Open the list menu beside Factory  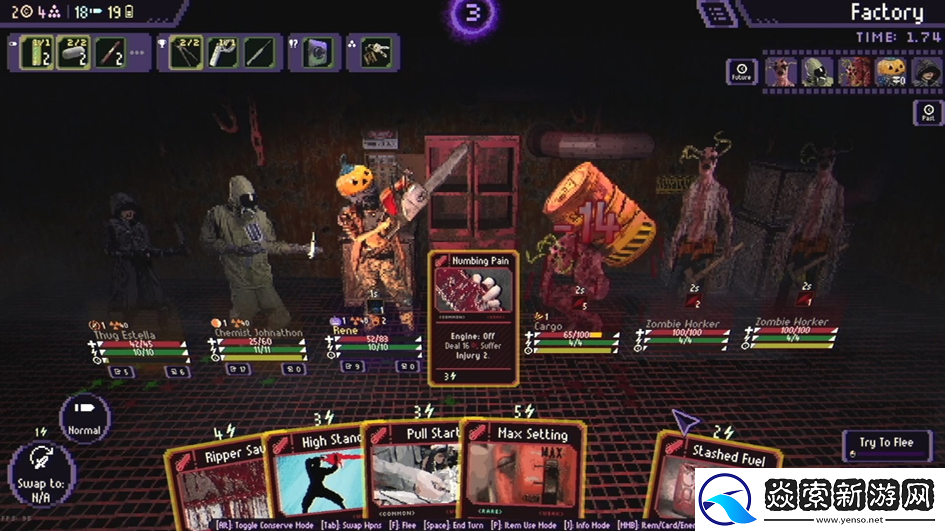click(x=714, y=14)
